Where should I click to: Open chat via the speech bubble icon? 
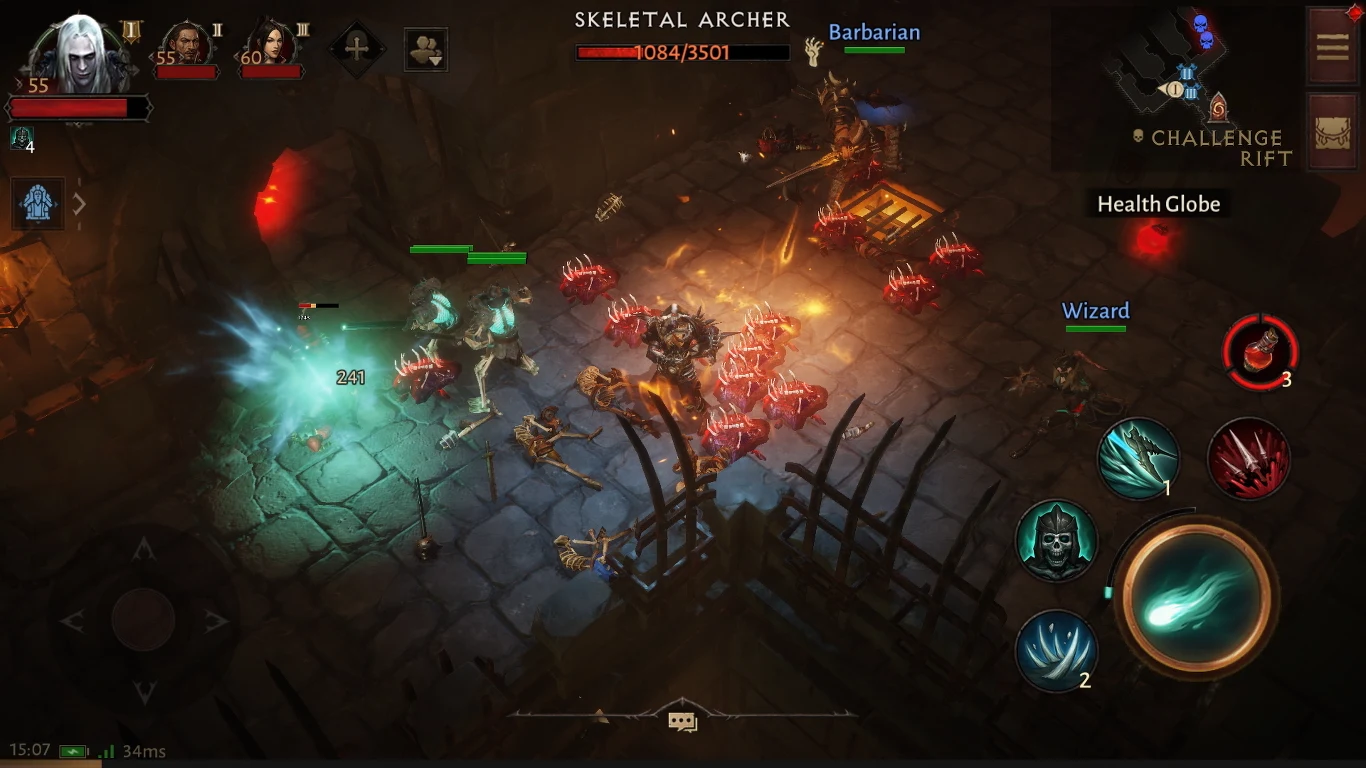tap(685, 721)
